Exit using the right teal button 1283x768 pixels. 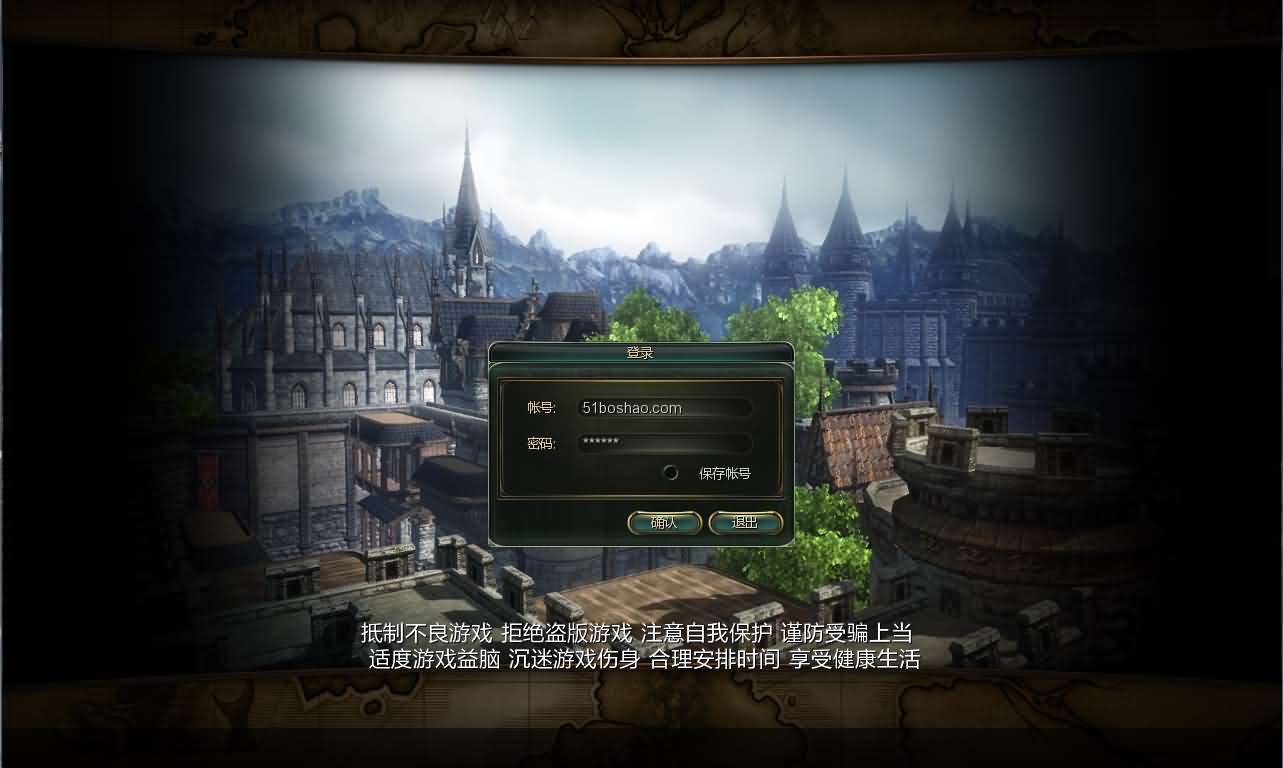[x=746, y=522]
